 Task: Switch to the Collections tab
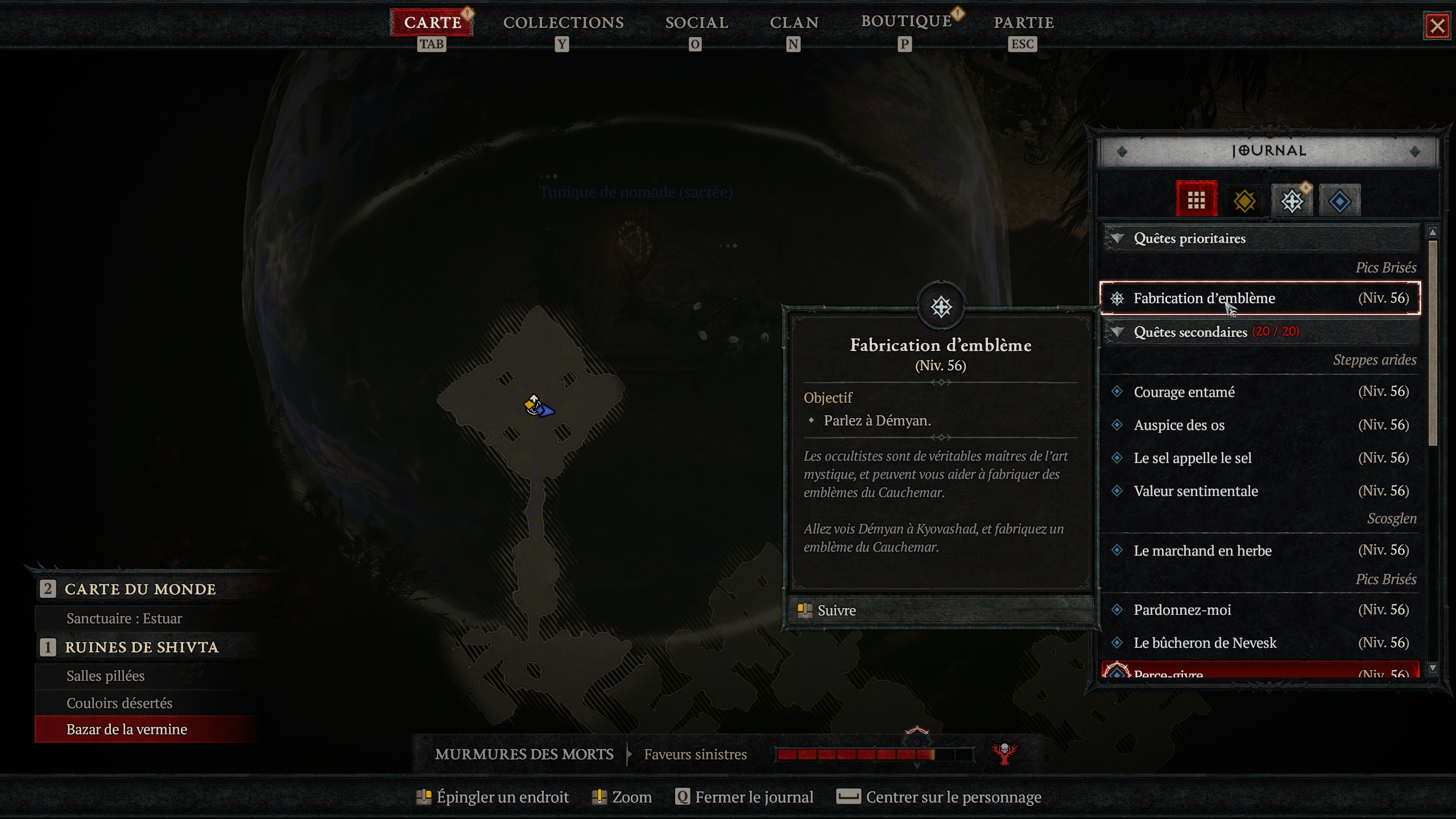point(563,23)
